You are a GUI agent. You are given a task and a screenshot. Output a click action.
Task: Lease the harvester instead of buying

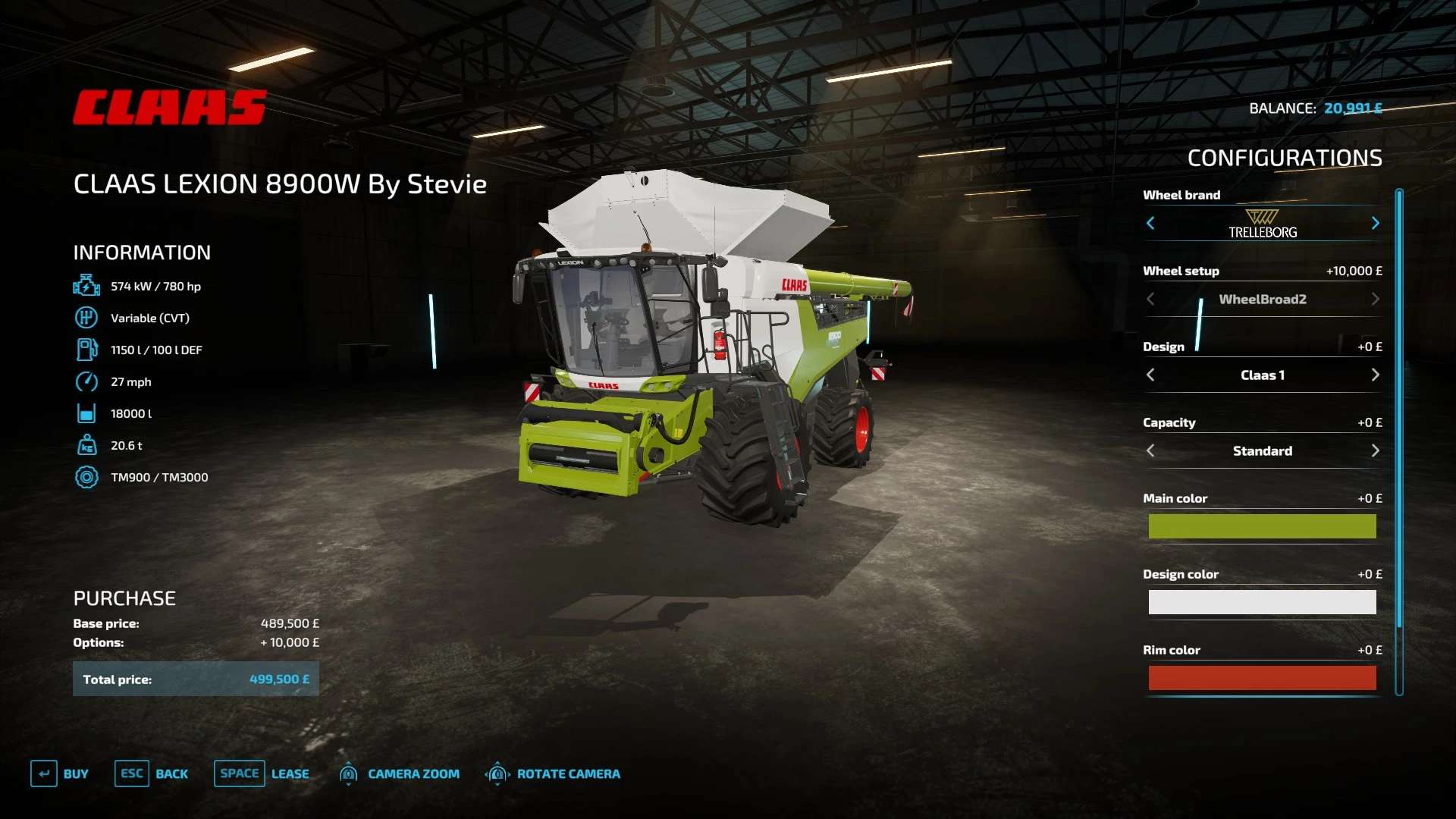click(262, 773)
